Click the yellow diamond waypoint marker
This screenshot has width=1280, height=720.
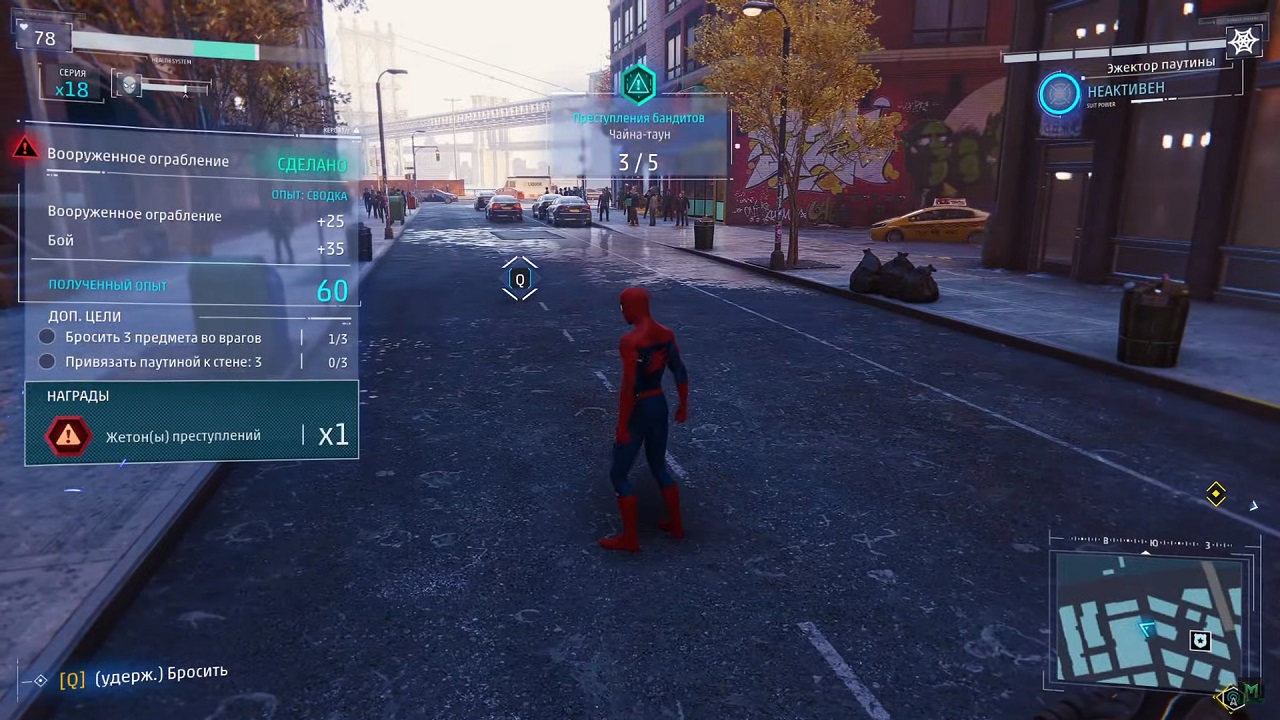coord(1216,493)
